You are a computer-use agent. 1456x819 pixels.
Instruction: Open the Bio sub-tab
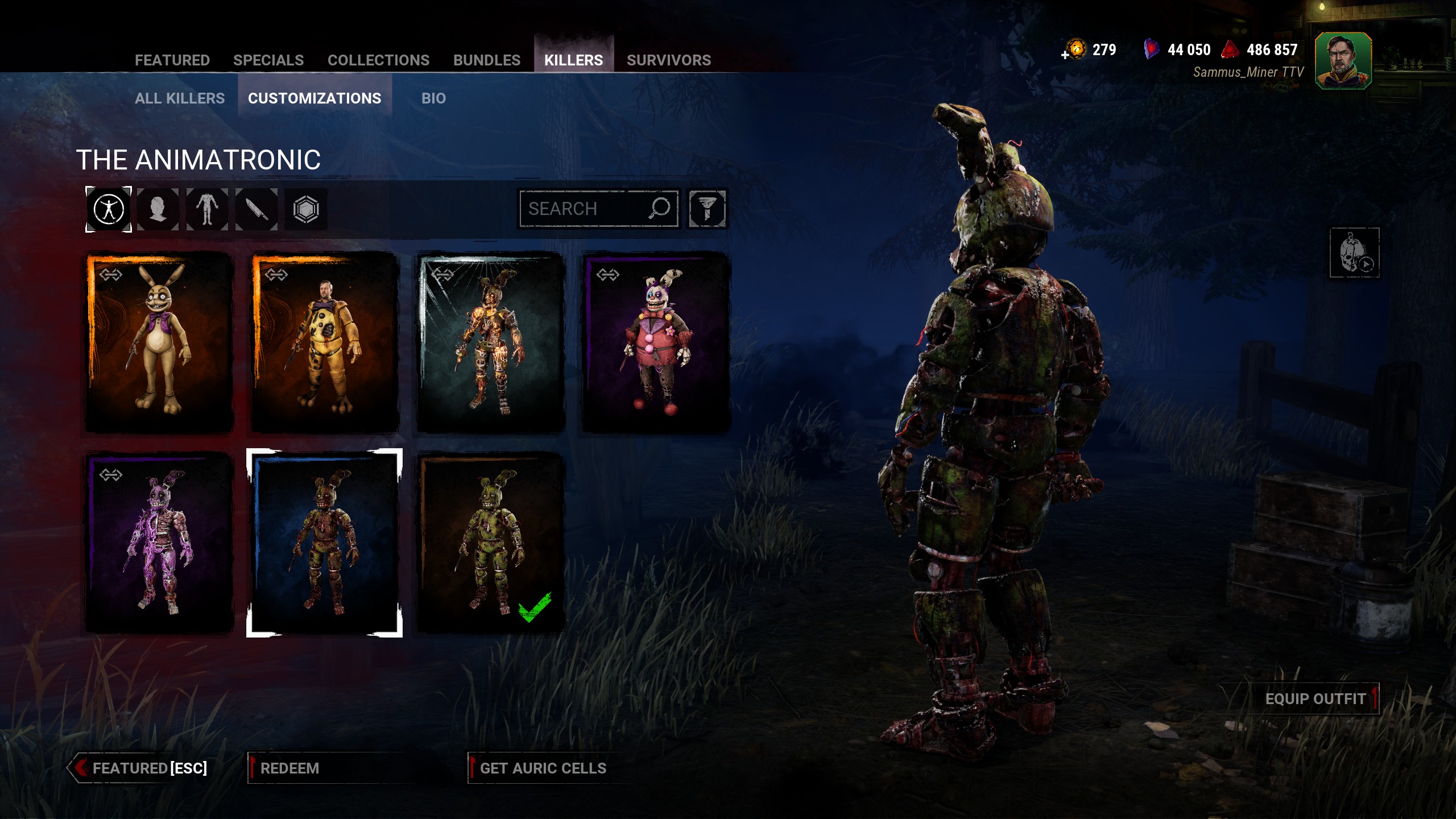[433, 98]
